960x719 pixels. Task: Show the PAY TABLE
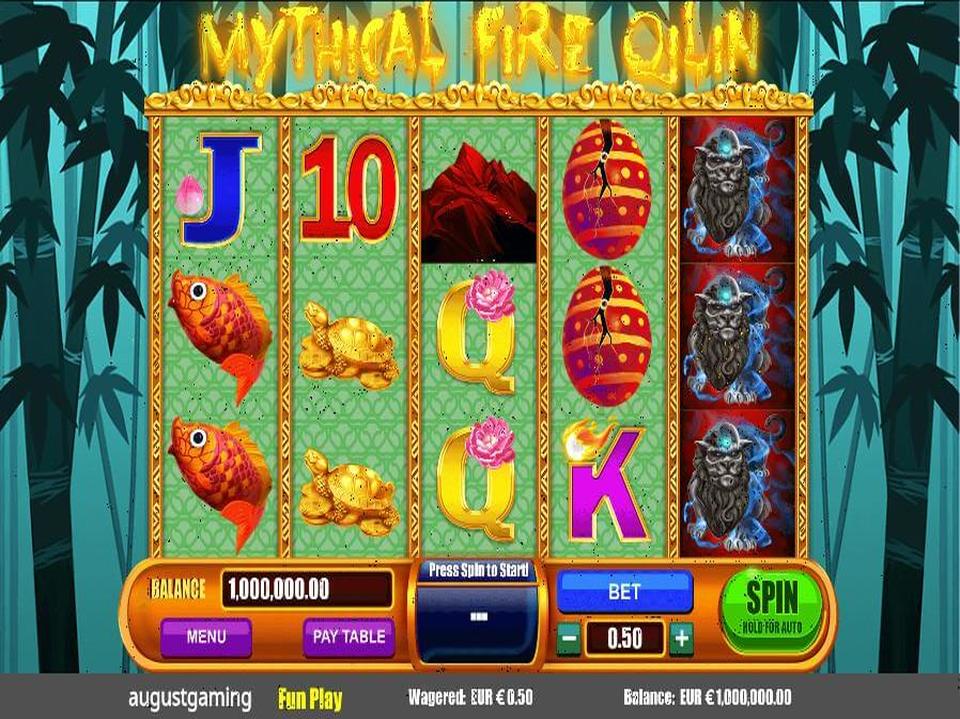coord(349,636)
